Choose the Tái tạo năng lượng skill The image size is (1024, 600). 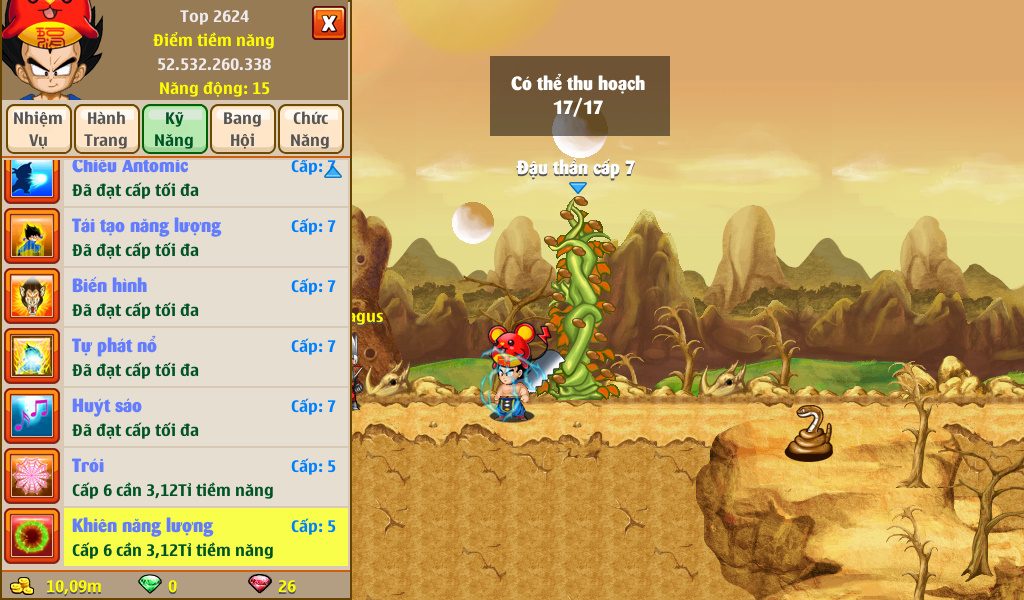pyautogui.click(x=205, y=237)
